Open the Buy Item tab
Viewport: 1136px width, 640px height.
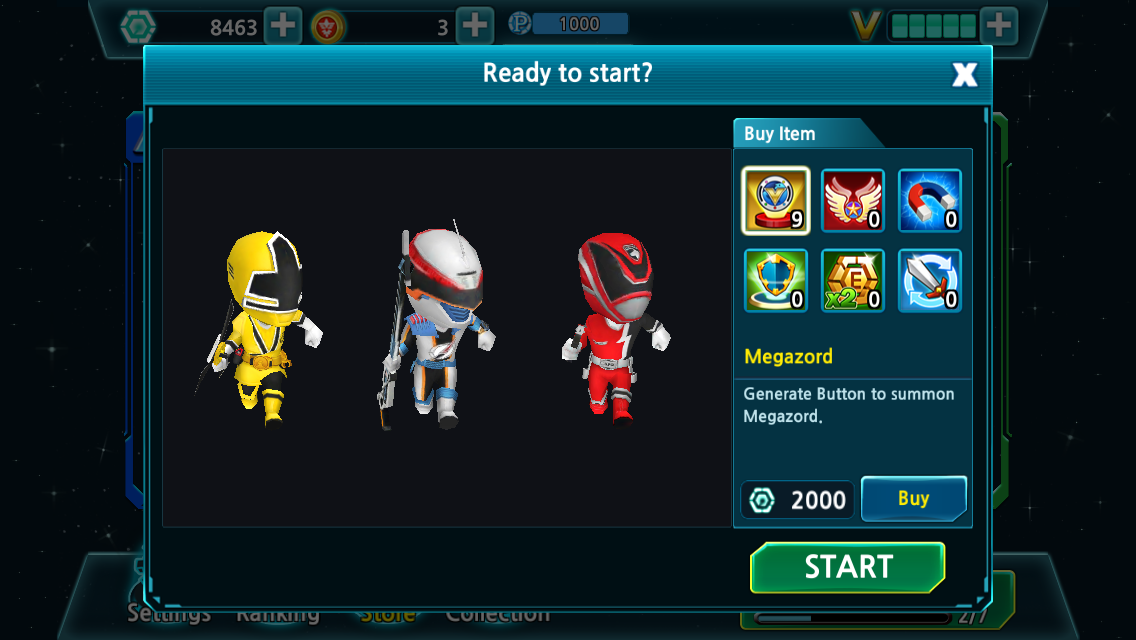tap(780, 134)
